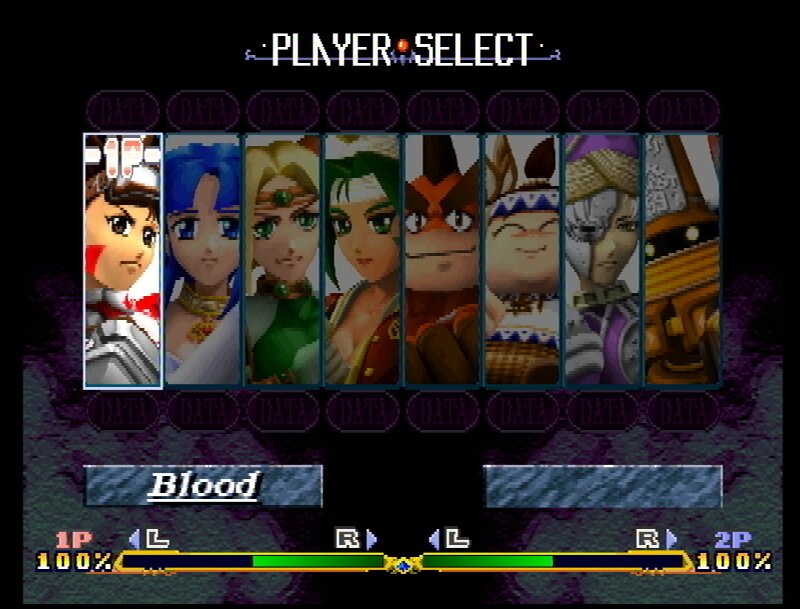This screenshot has height=609, width=800.
Task: Choose the fighter with the orange X mask
Action: click(x=442, y=260)
